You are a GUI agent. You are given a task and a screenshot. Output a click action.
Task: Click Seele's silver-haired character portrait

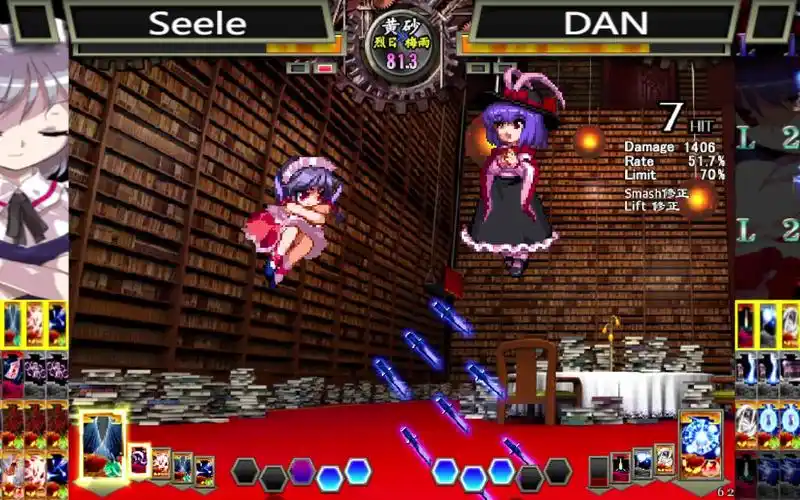[x=33, y=160]
